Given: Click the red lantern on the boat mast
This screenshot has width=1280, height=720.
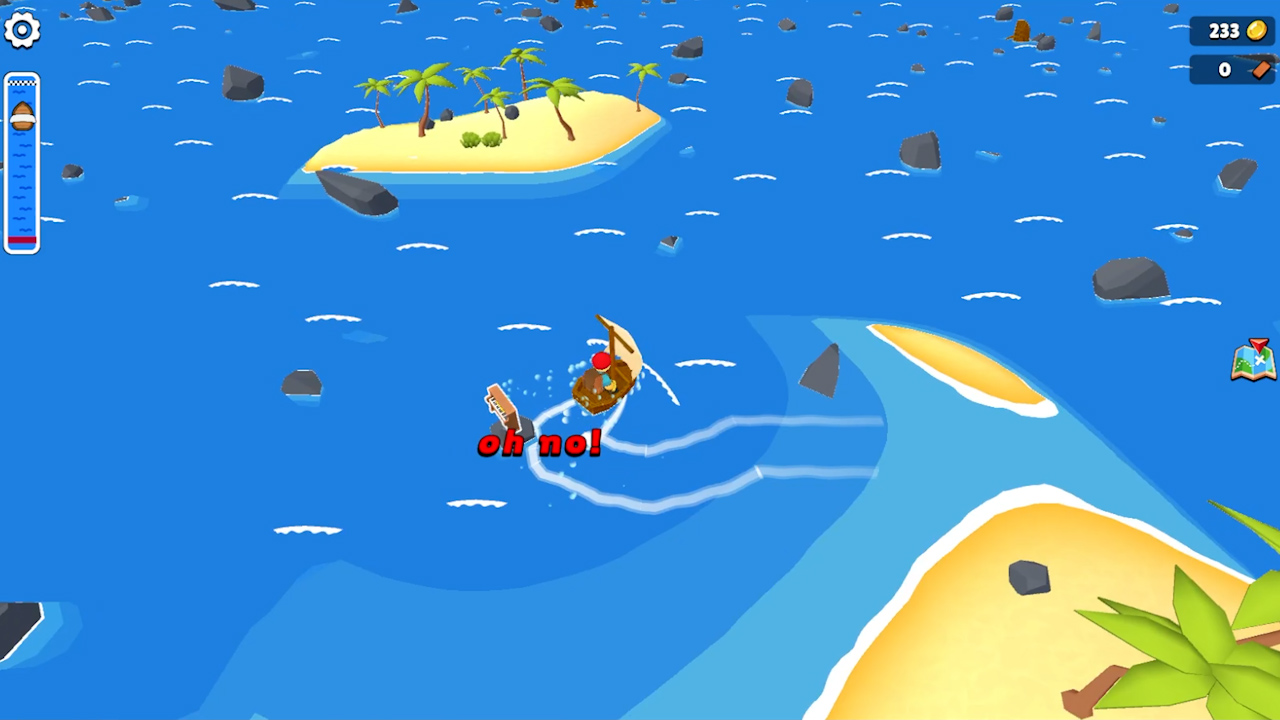Looking at the screenshot, I should pyautogui.click(x=599, y=357).
